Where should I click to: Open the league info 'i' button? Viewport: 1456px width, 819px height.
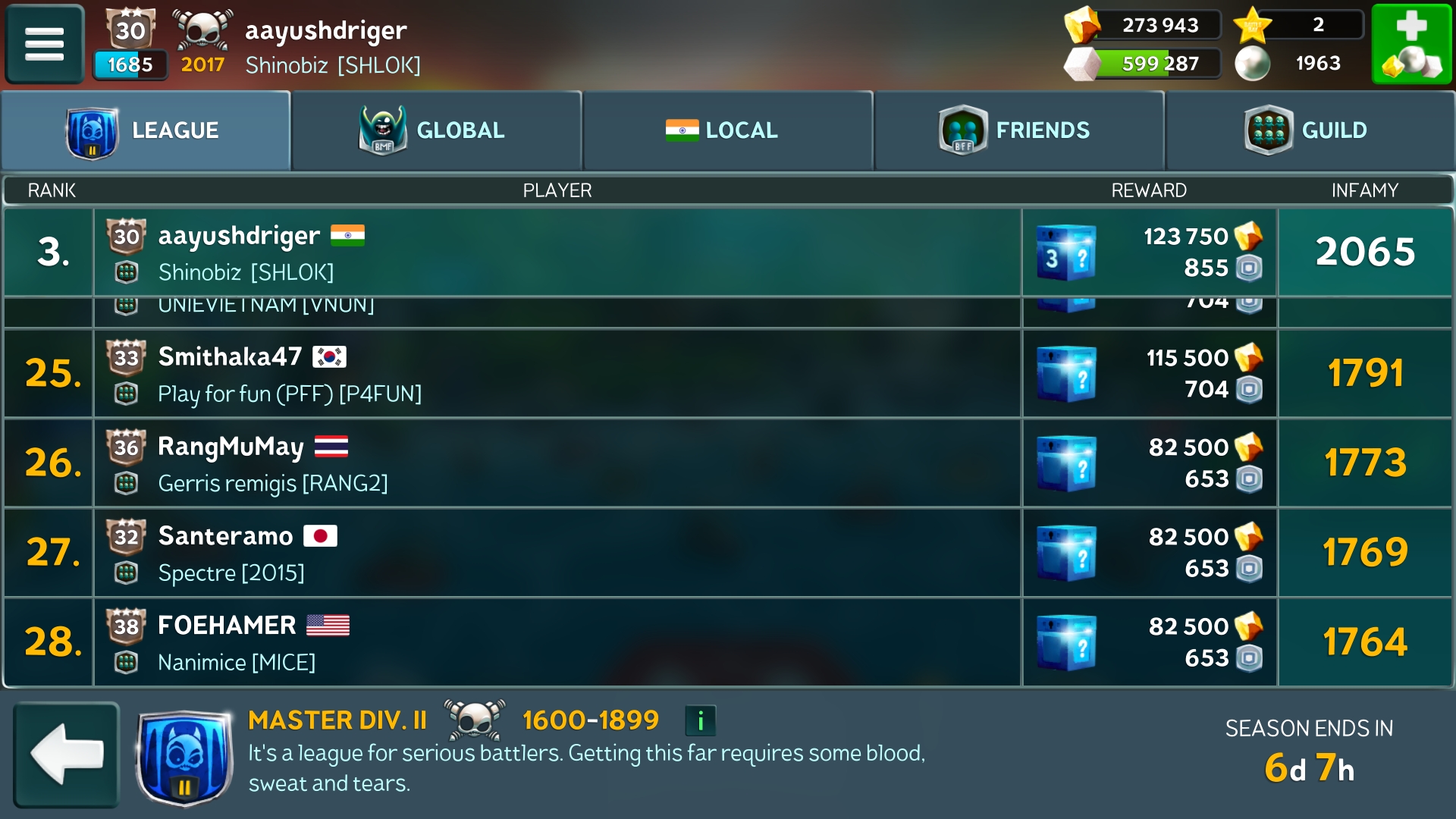(700, 720)
